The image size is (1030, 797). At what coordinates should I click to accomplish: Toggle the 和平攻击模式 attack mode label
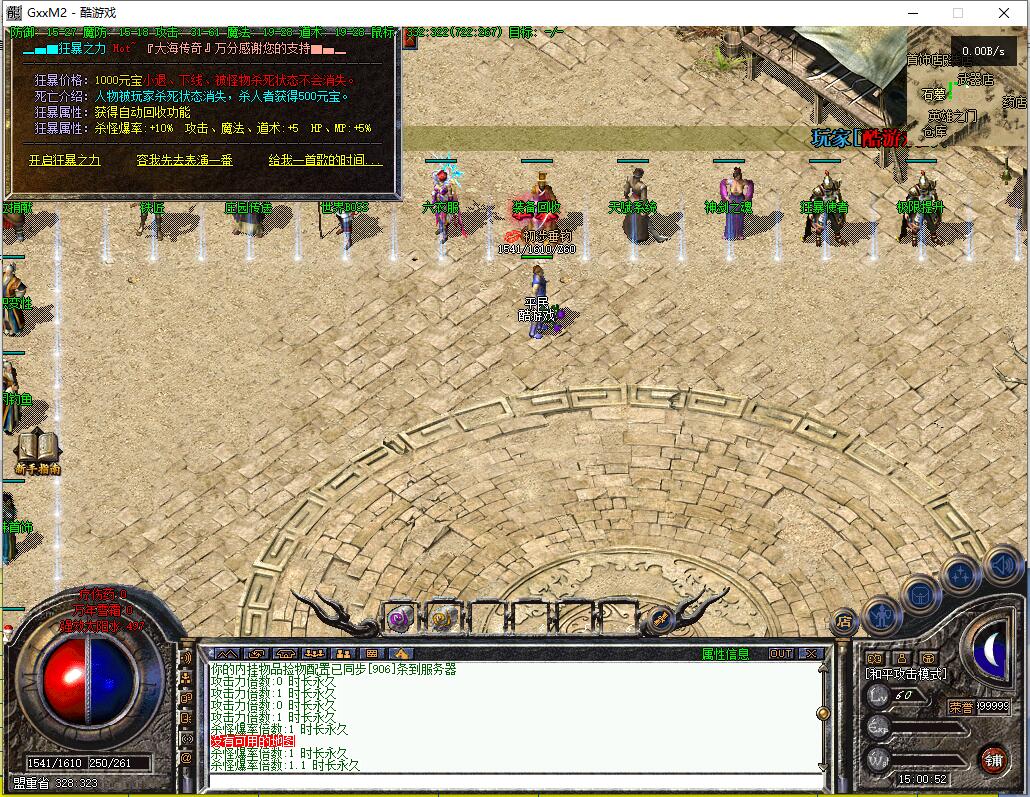click(x=906, y=674)
